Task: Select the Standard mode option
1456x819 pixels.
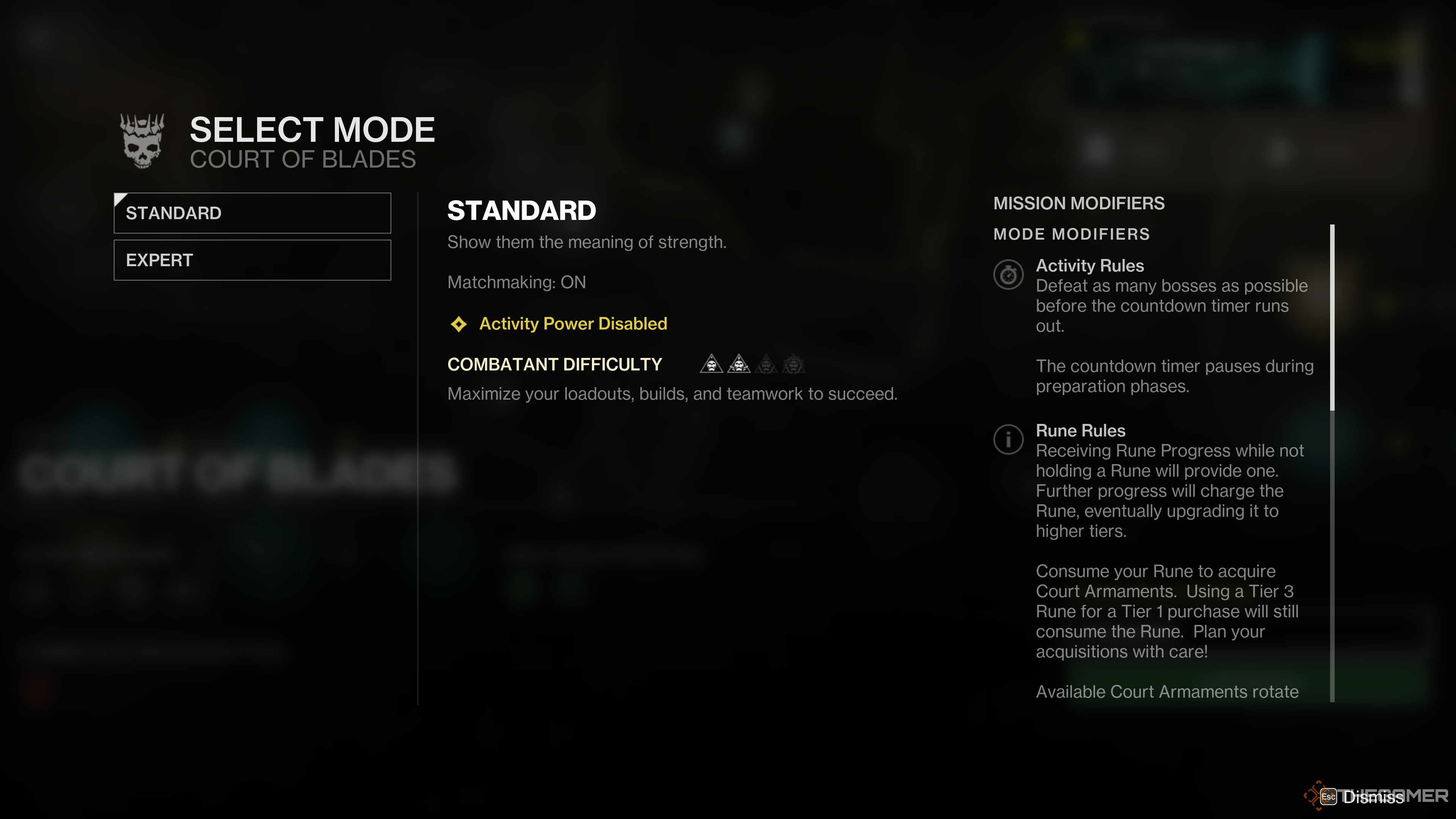Action: pos(252,213)
